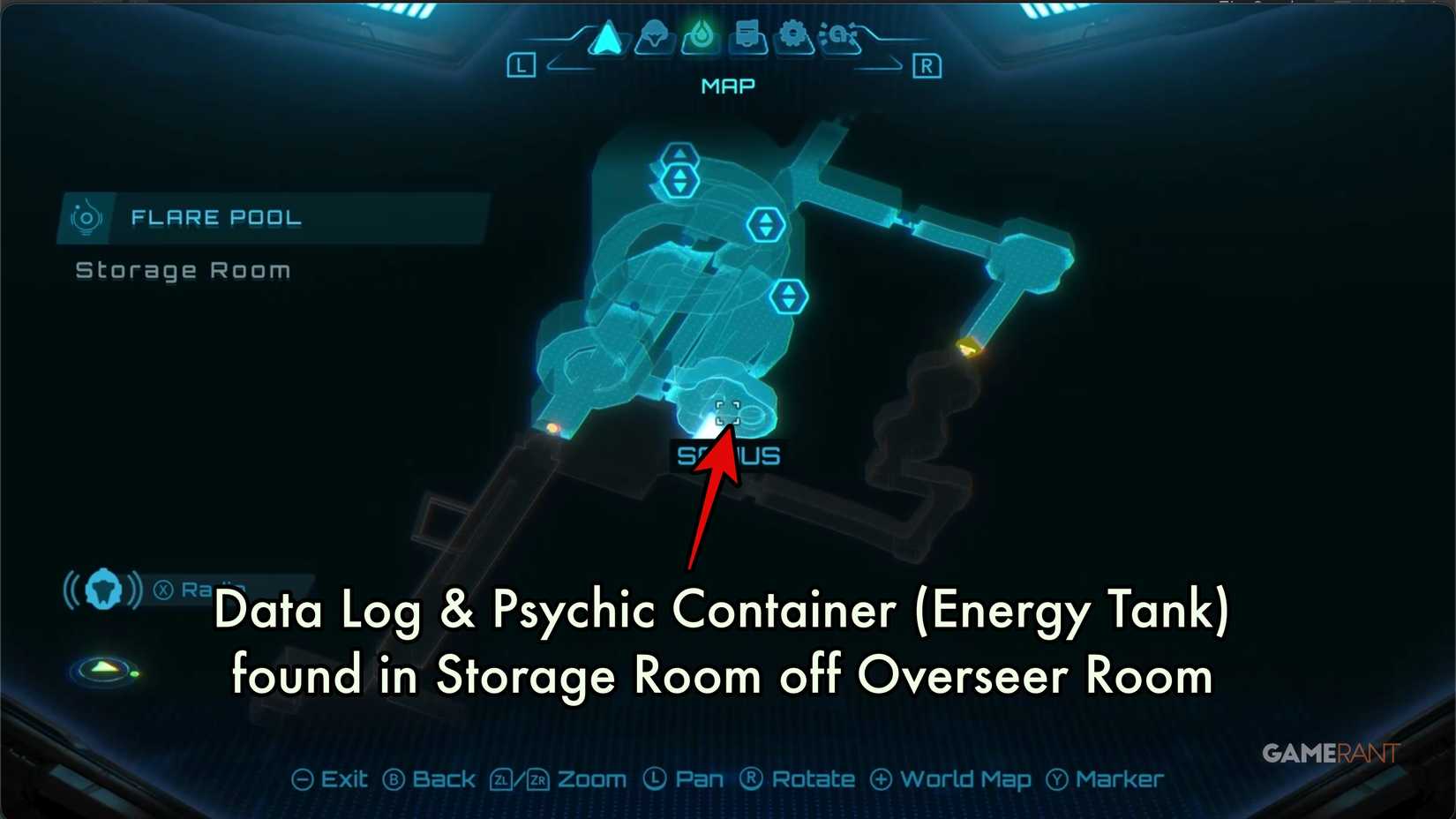1456x819 pixels.
Task: Click the orange objective marker on the map
Action: coord(966,344)
